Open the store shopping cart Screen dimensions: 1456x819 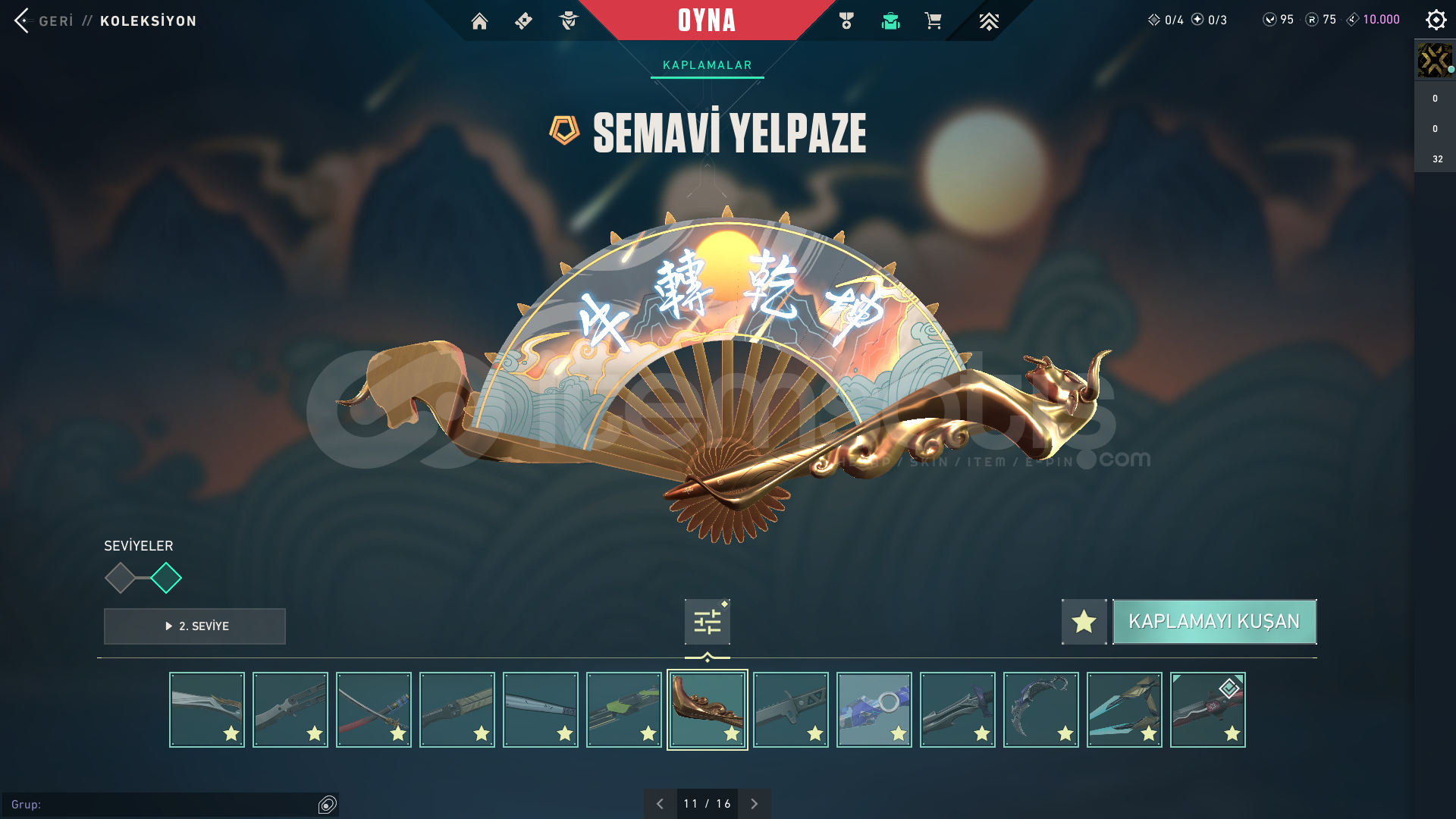click(x=933, y=21)
